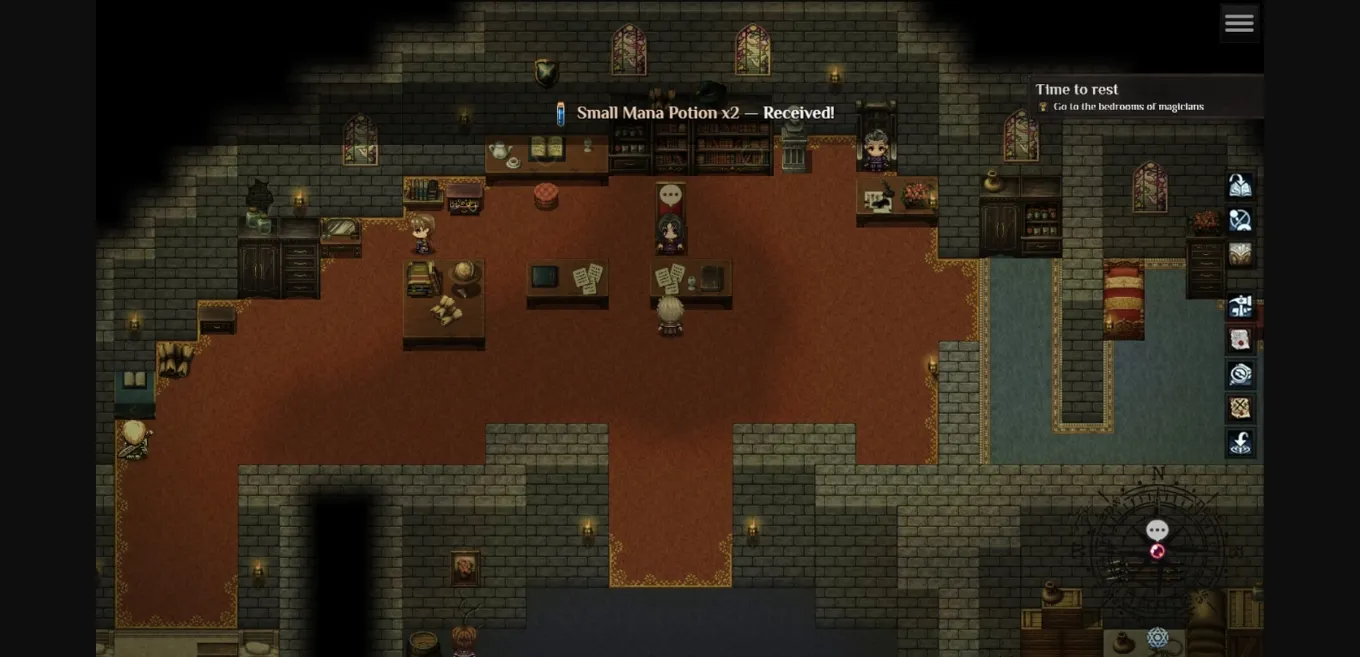Activate the beige ornate emblem icon
1360x657 pixels.
[1240, 255]
